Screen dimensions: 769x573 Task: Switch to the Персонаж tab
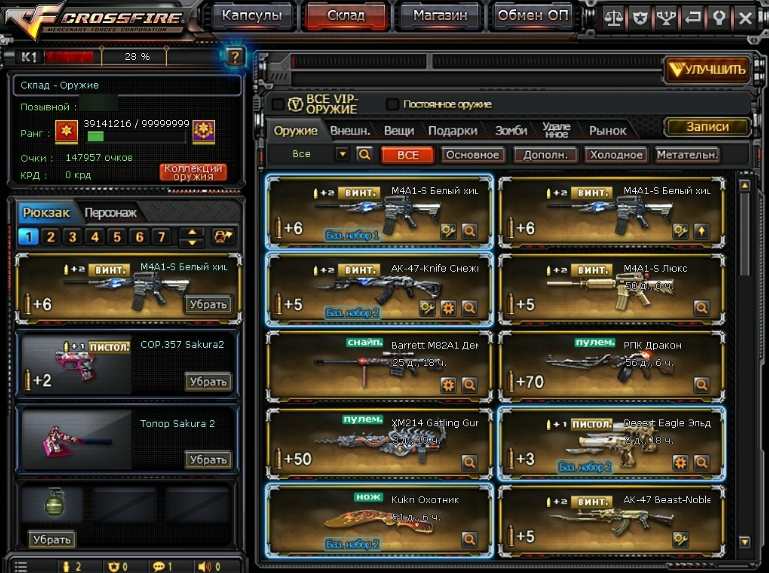click(x=109, y=213)
